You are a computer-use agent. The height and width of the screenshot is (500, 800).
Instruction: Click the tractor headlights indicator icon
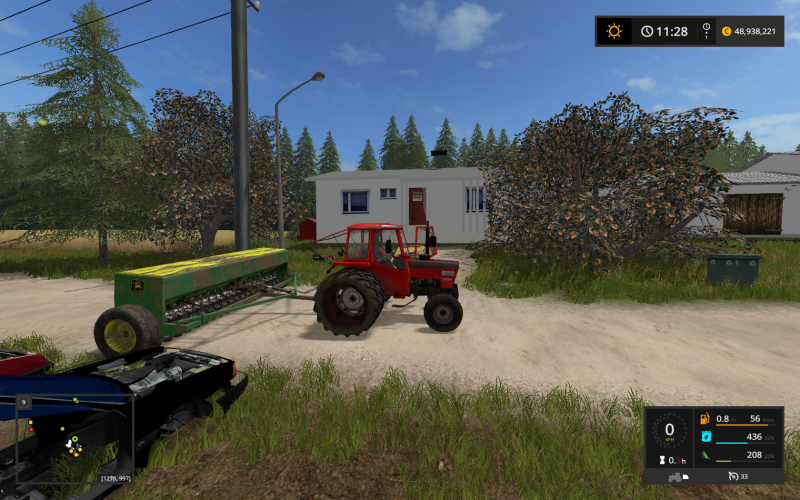pos(684,476)
